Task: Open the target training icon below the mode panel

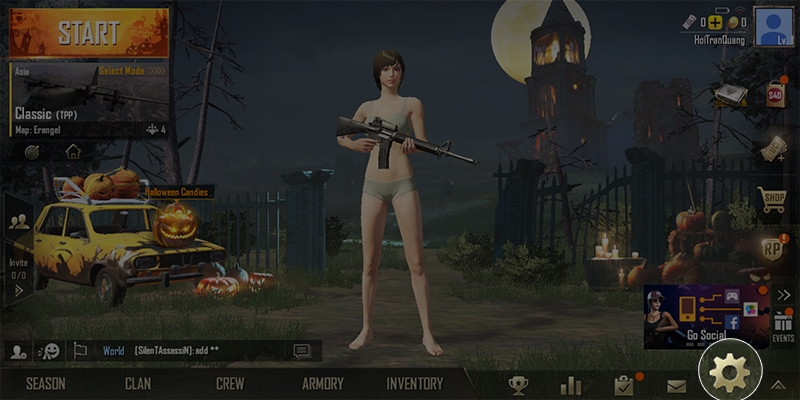Action: pos(32,152)
